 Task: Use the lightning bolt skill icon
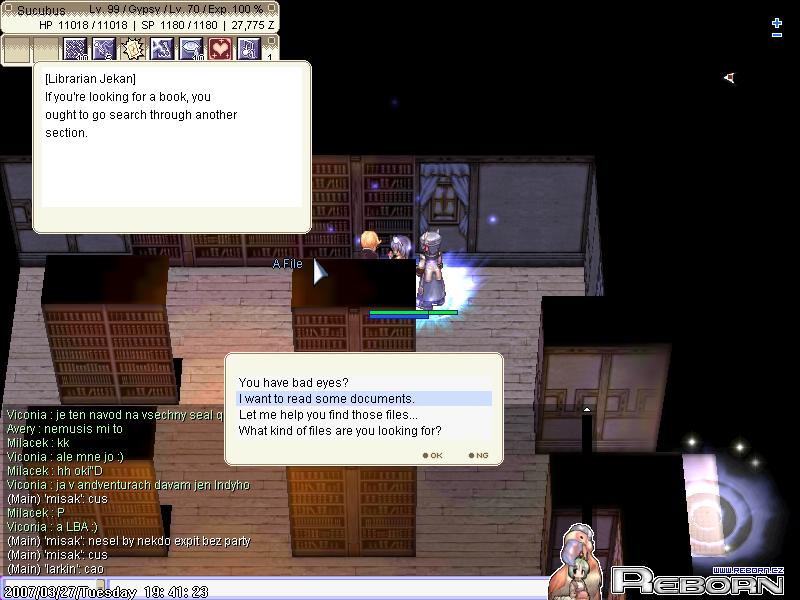[162, 49]
